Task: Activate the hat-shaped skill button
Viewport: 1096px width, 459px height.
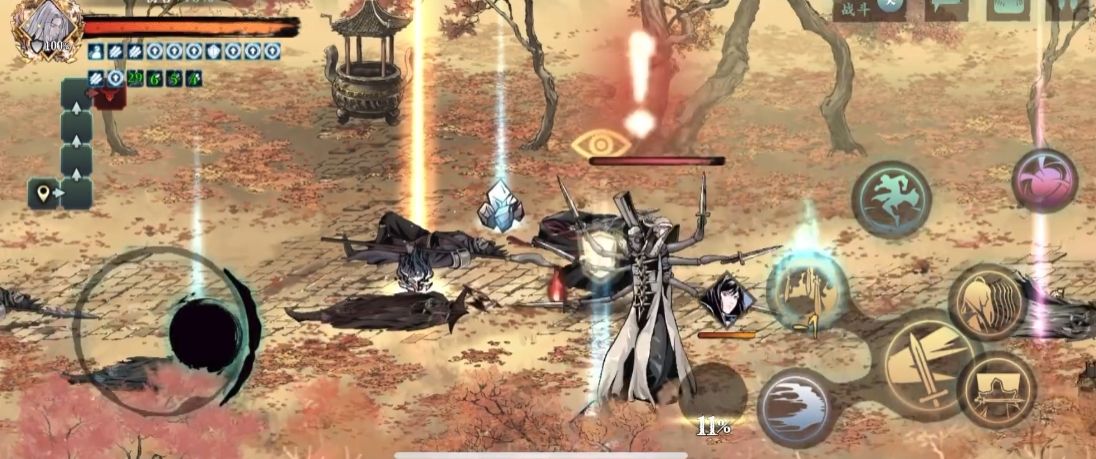Action: 996,389
